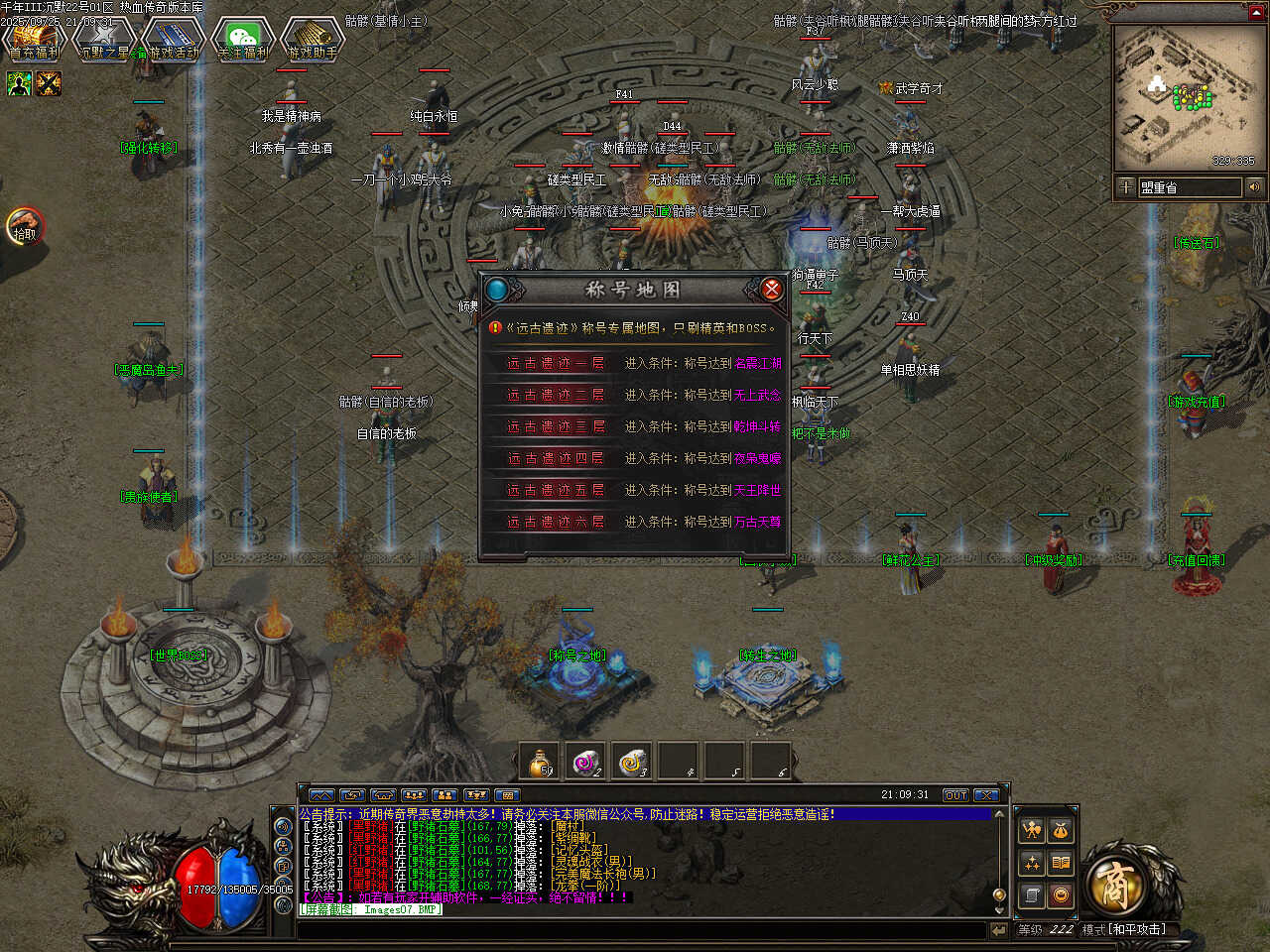Use the purple swirl scroll in slot 2
The image size is (1270, 952).
586,762
